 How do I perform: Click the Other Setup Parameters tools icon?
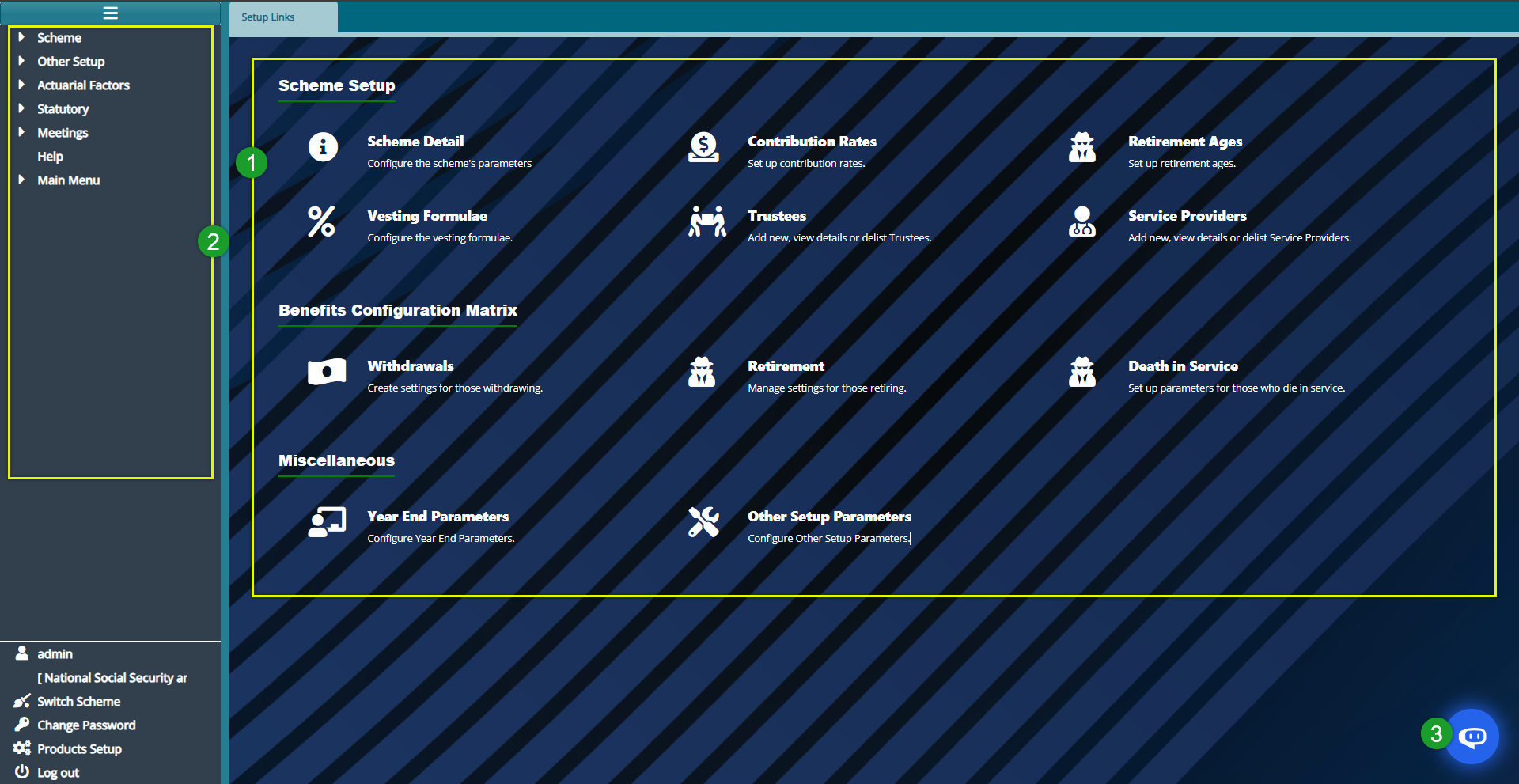pos(703,522)
